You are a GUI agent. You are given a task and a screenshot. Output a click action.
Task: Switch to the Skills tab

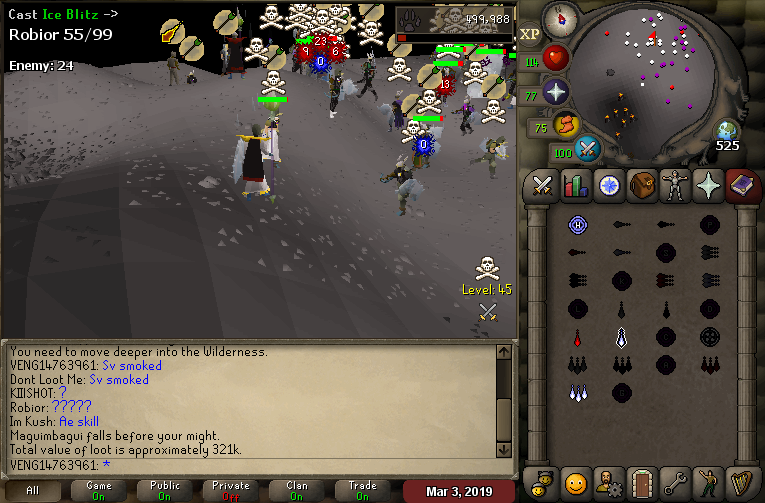point(576,185)
